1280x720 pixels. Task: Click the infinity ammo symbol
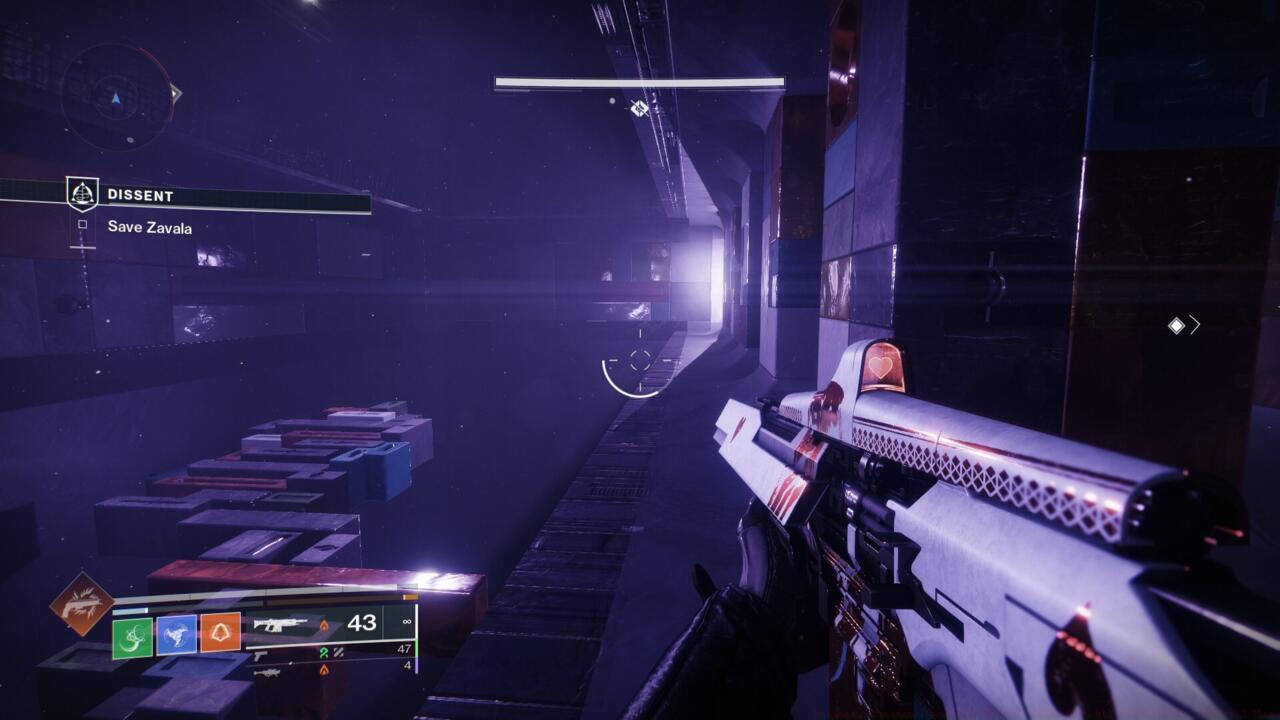pos(406,623)
